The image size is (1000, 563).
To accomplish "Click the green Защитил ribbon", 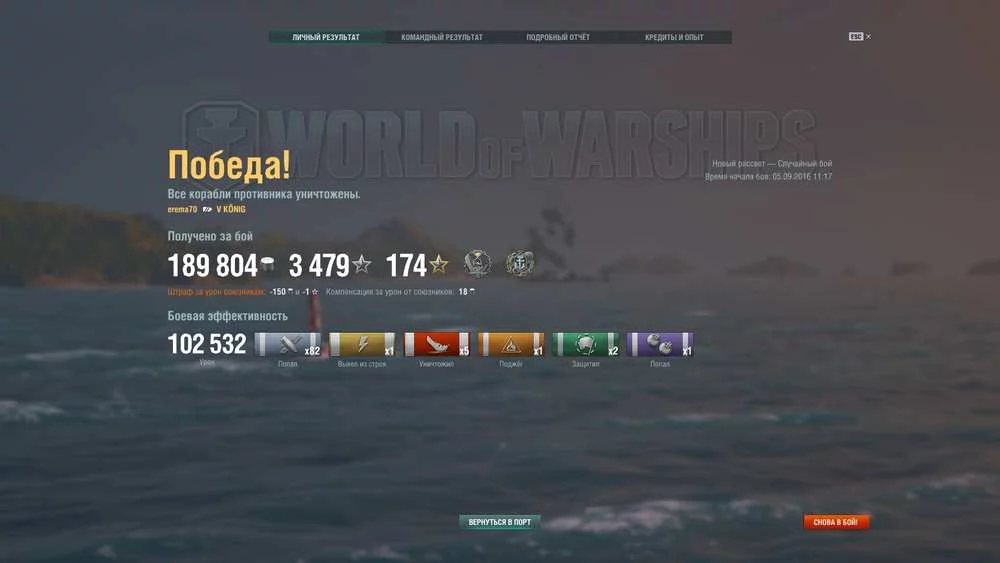I will pos(585,345).
